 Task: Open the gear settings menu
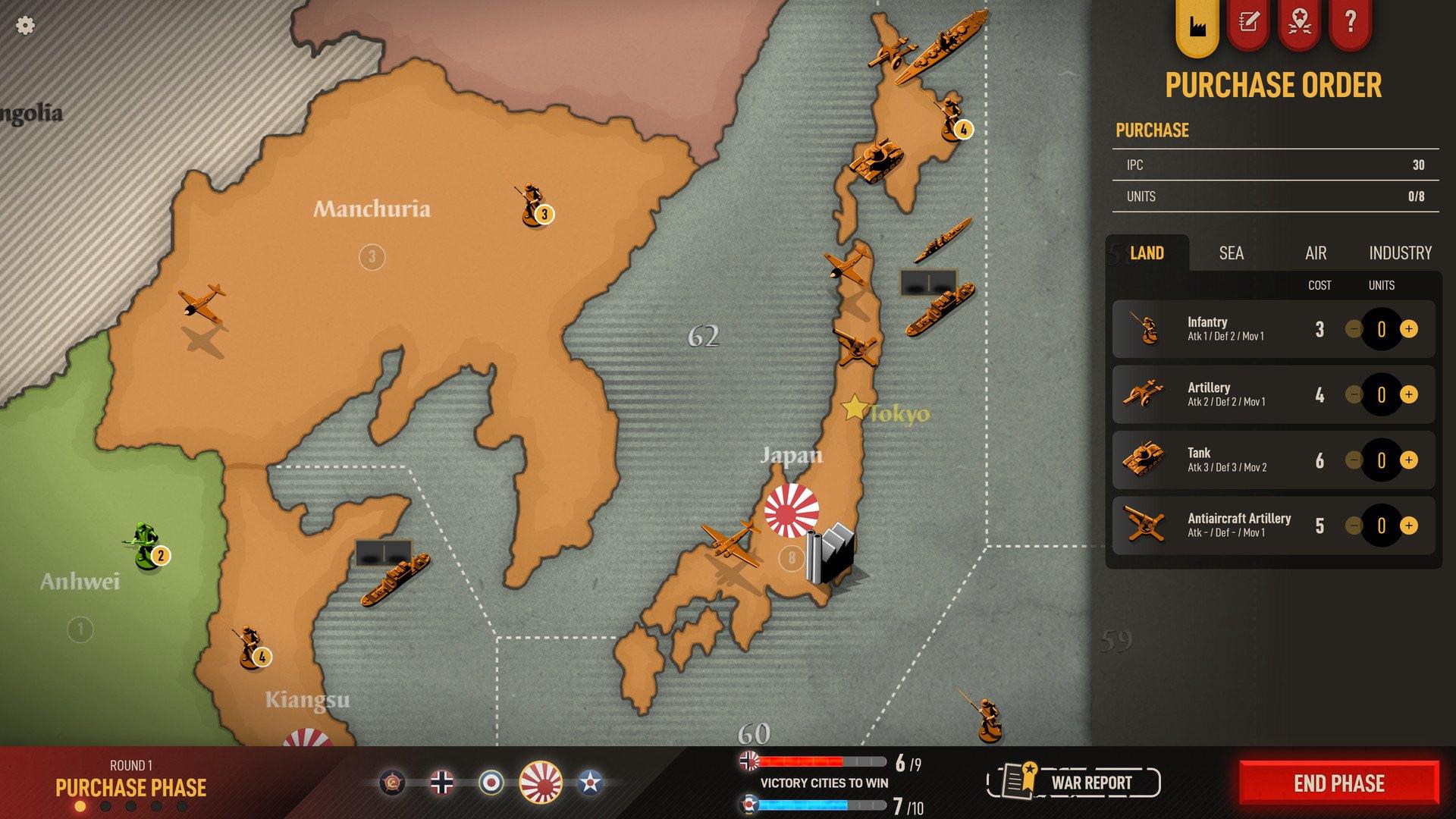pyautogui.click(x=25, y=26)
